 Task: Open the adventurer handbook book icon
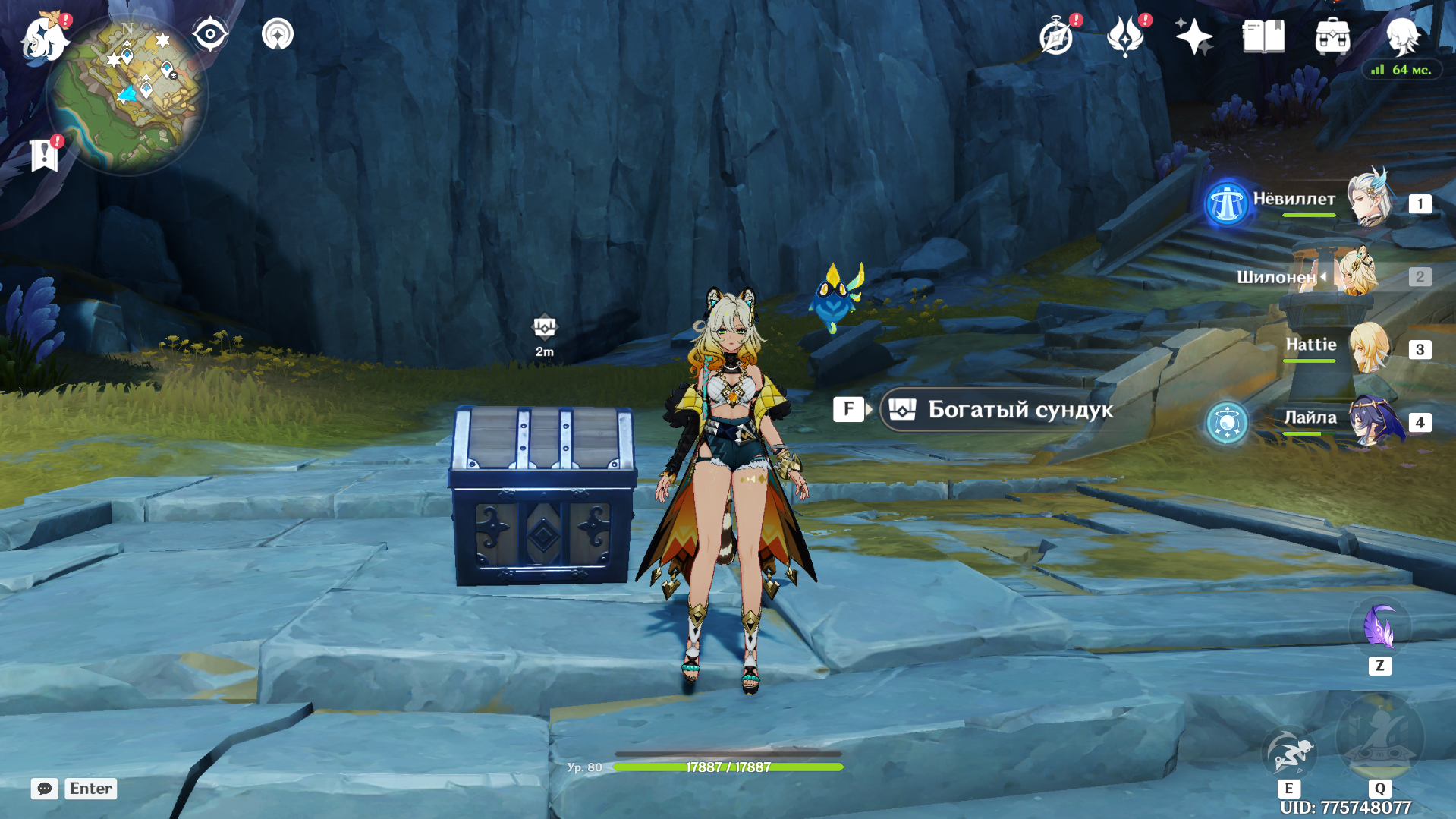(x=1263, y=36)
